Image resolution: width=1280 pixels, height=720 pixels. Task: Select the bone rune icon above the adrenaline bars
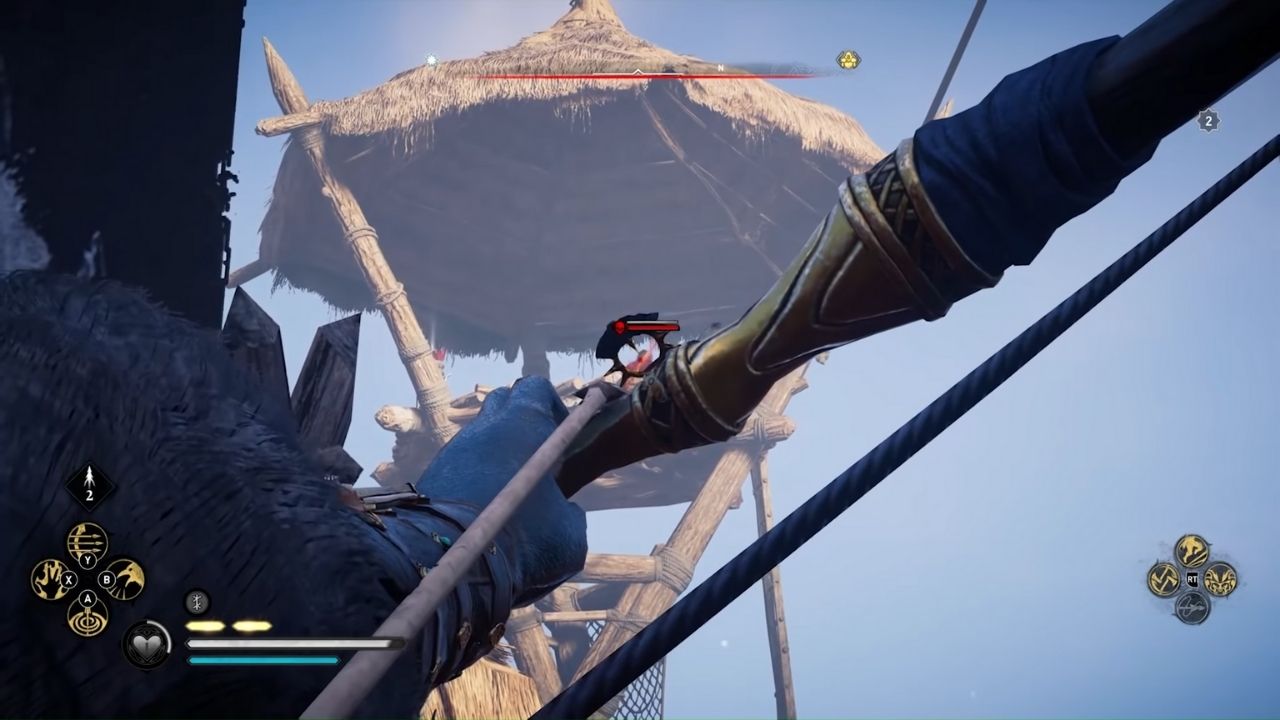coord(196,601)
